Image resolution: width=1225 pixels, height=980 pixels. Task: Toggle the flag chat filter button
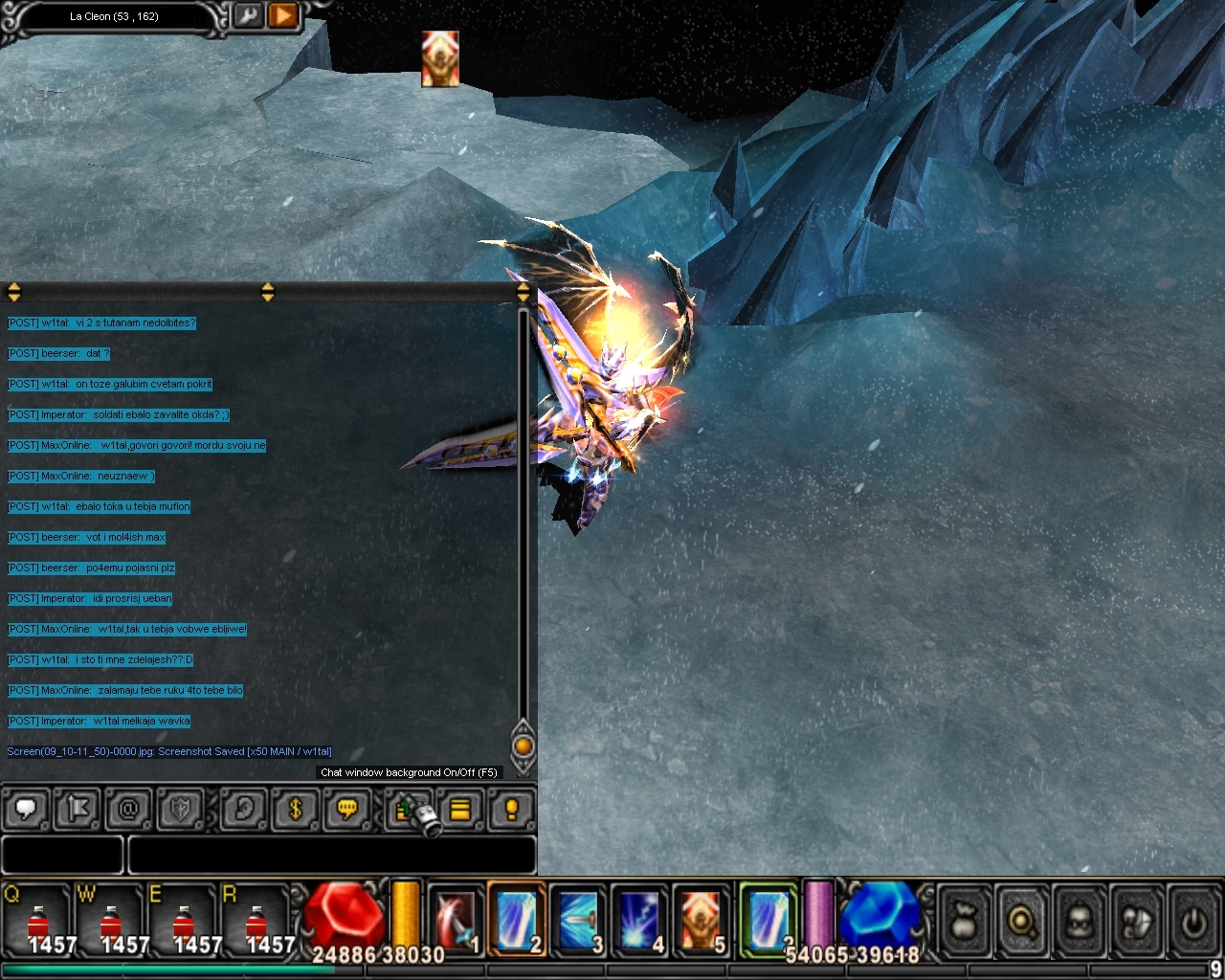coord(78,810)
